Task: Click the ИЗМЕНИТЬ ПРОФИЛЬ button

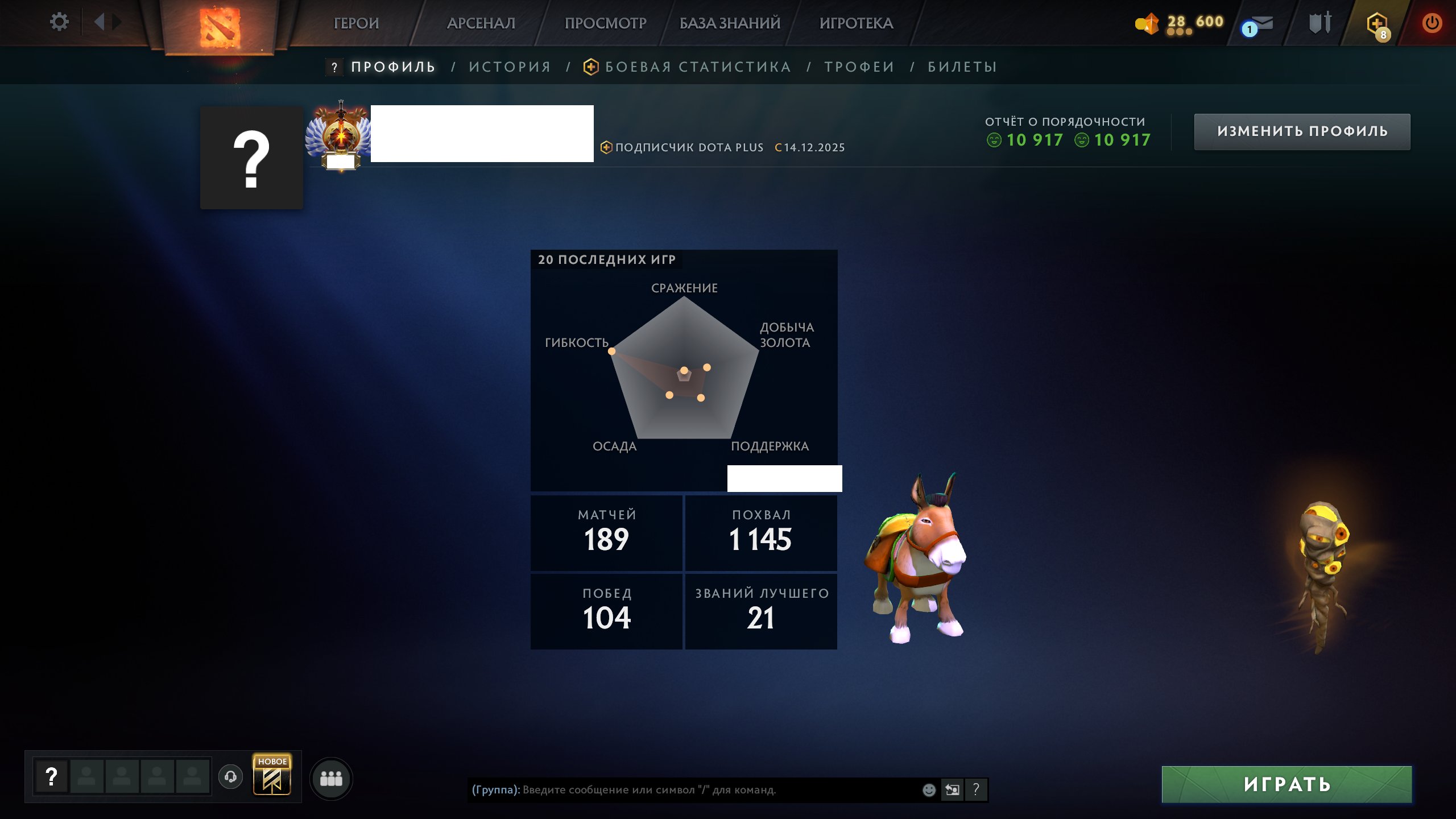Action: pyautogui.click(x=1302, y=131)
